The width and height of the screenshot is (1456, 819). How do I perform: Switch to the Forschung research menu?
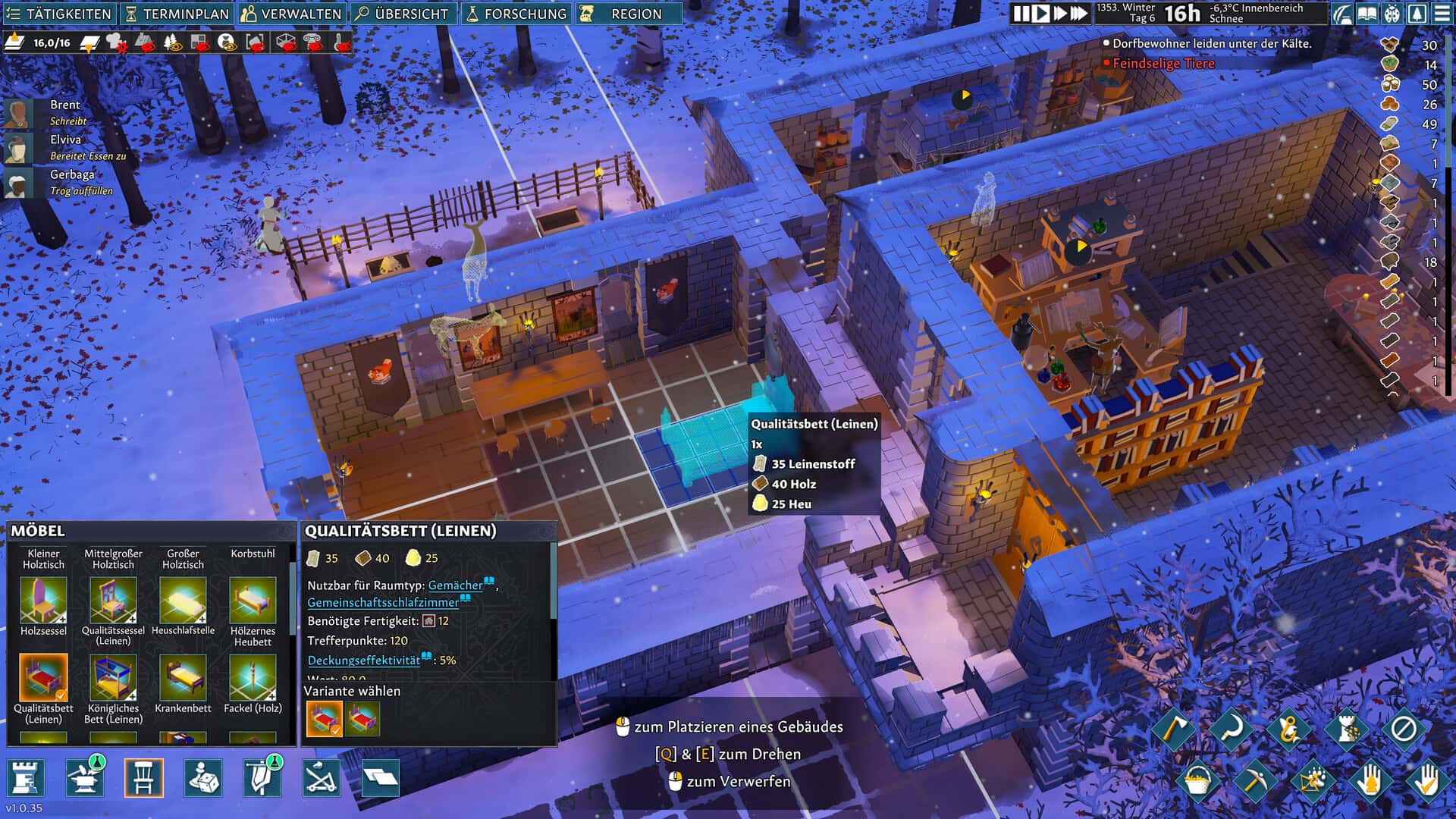coord(516,14)
